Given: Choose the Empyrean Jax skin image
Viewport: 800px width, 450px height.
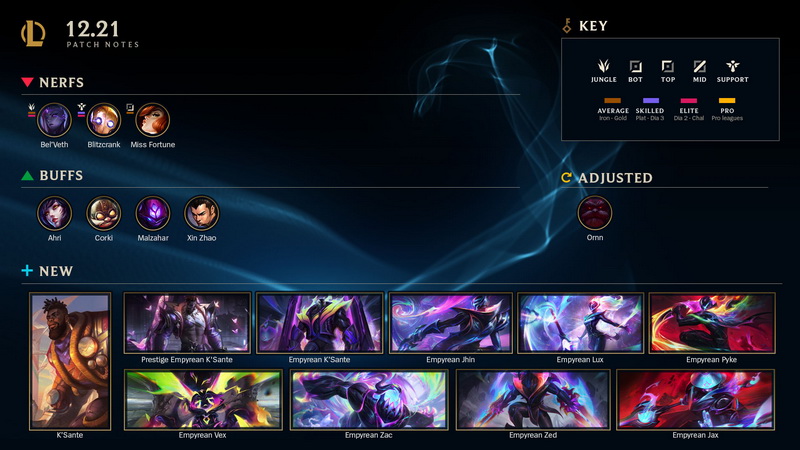Looking at the screenshot, I should pos(696,399).
